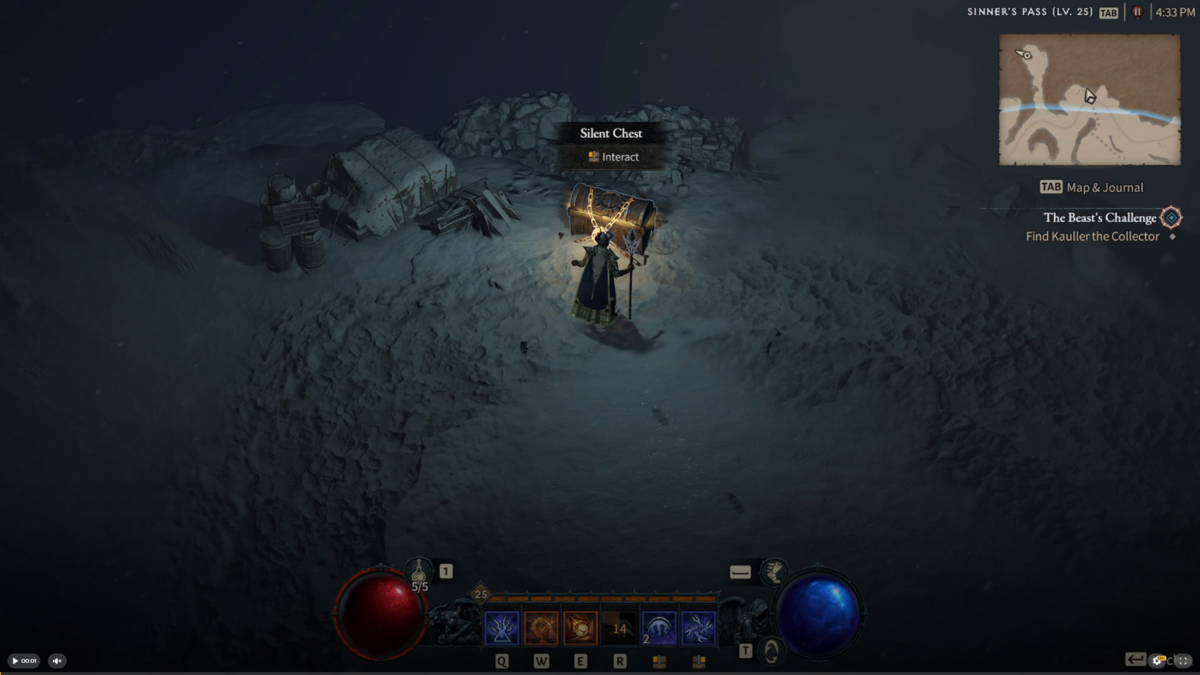1200x675 pixels.
Task: Select the skill slot on cooldown showing 14
Action: tap(619, 628)
